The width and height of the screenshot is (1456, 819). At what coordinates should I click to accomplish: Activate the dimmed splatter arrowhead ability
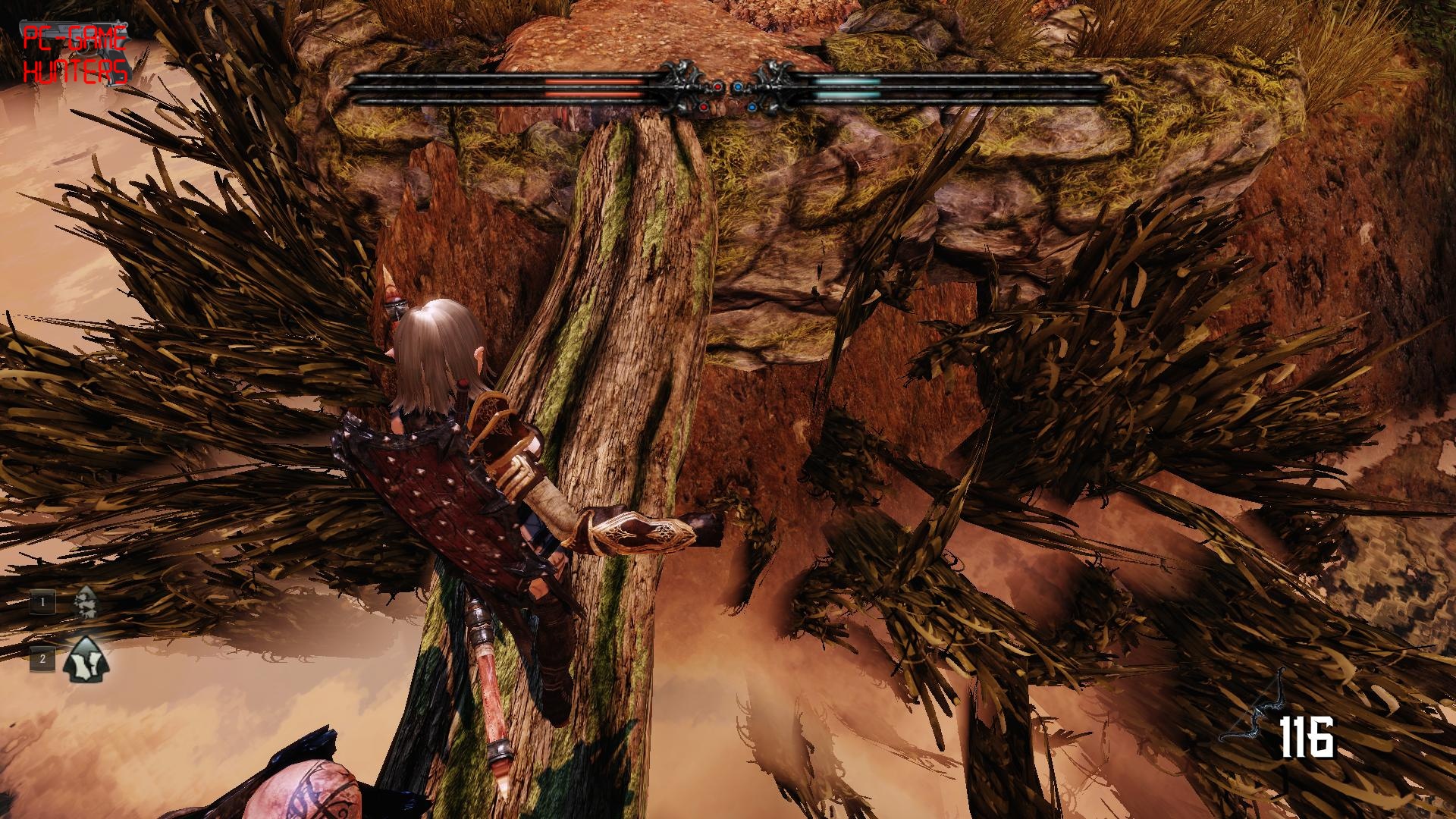pyautogui.click(x=86, y=602)
